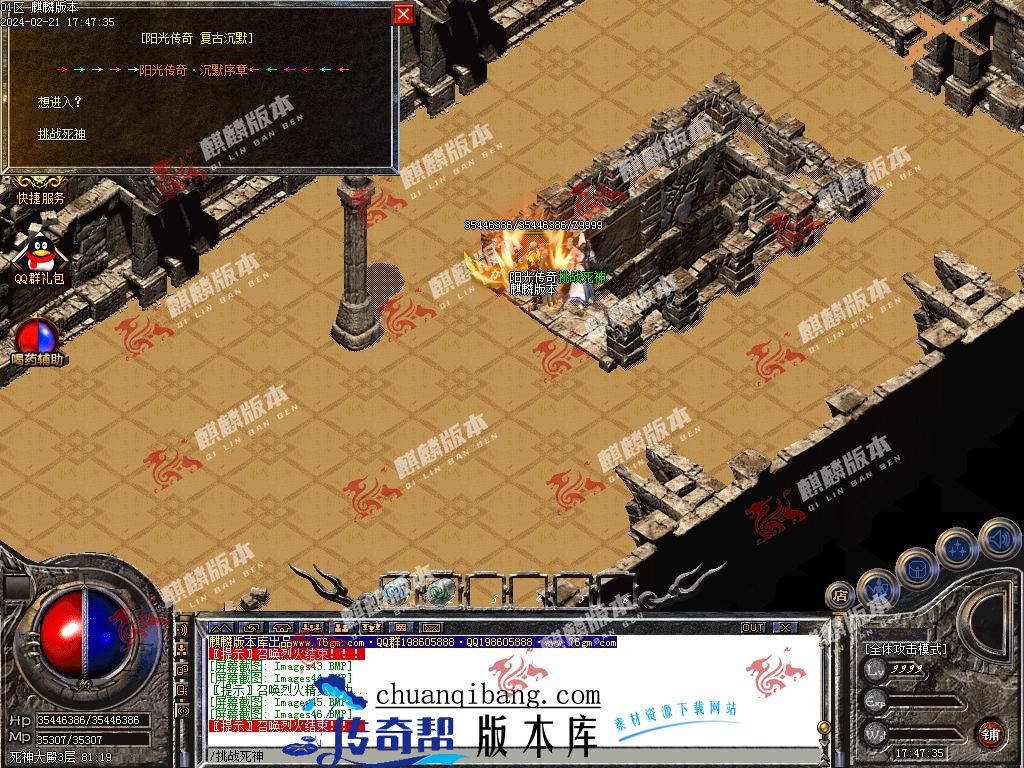
Task: Click the OUT button above chat
Action: point(753,627)
